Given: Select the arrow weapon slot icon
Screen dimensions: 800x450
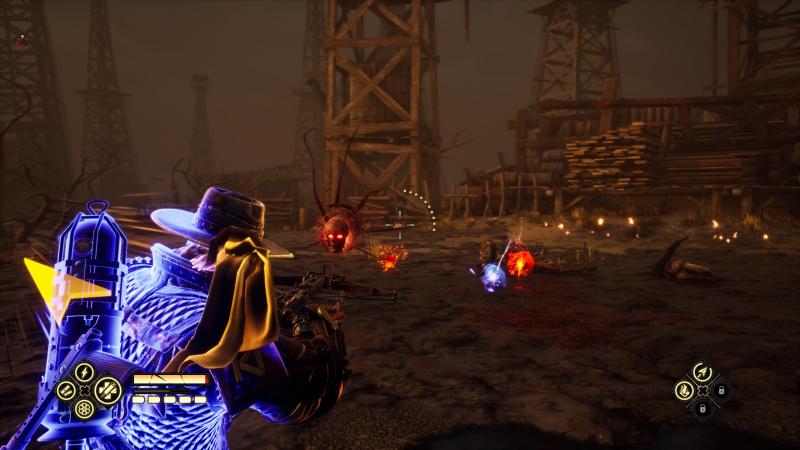Looking at the screenshot, I should click(701, 371).
